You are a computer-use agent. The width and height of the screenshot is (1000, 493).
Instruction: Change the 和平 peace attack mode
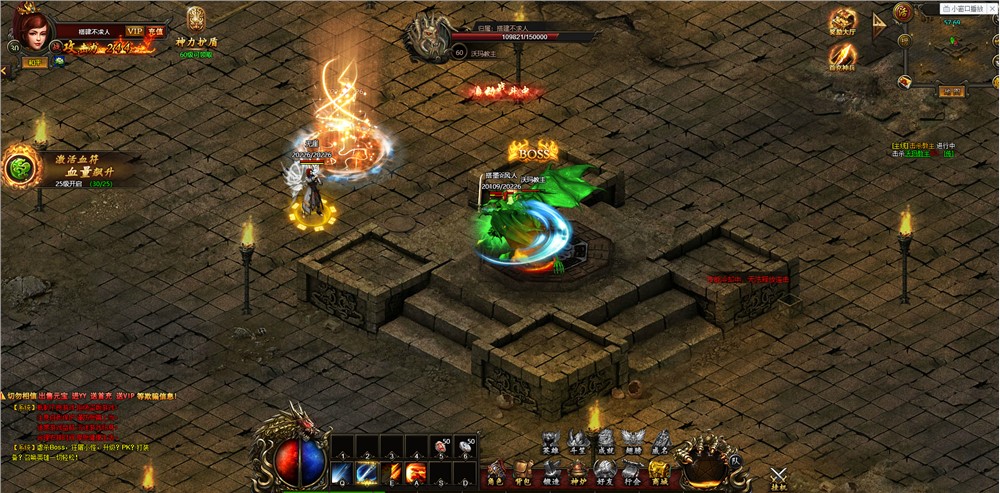(34, 62)
